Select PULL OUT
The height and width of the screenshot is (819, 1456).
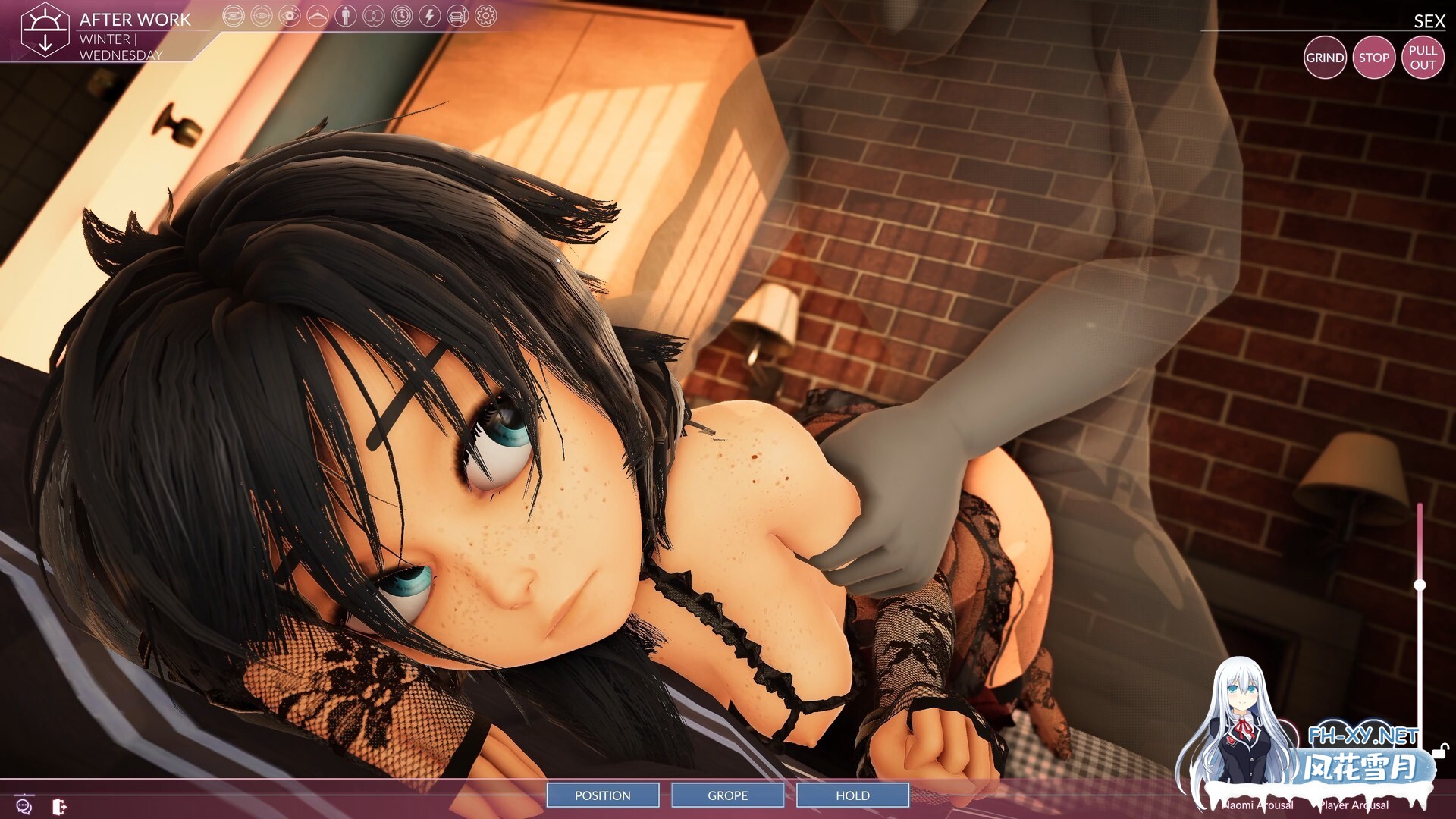point(1423,57)
